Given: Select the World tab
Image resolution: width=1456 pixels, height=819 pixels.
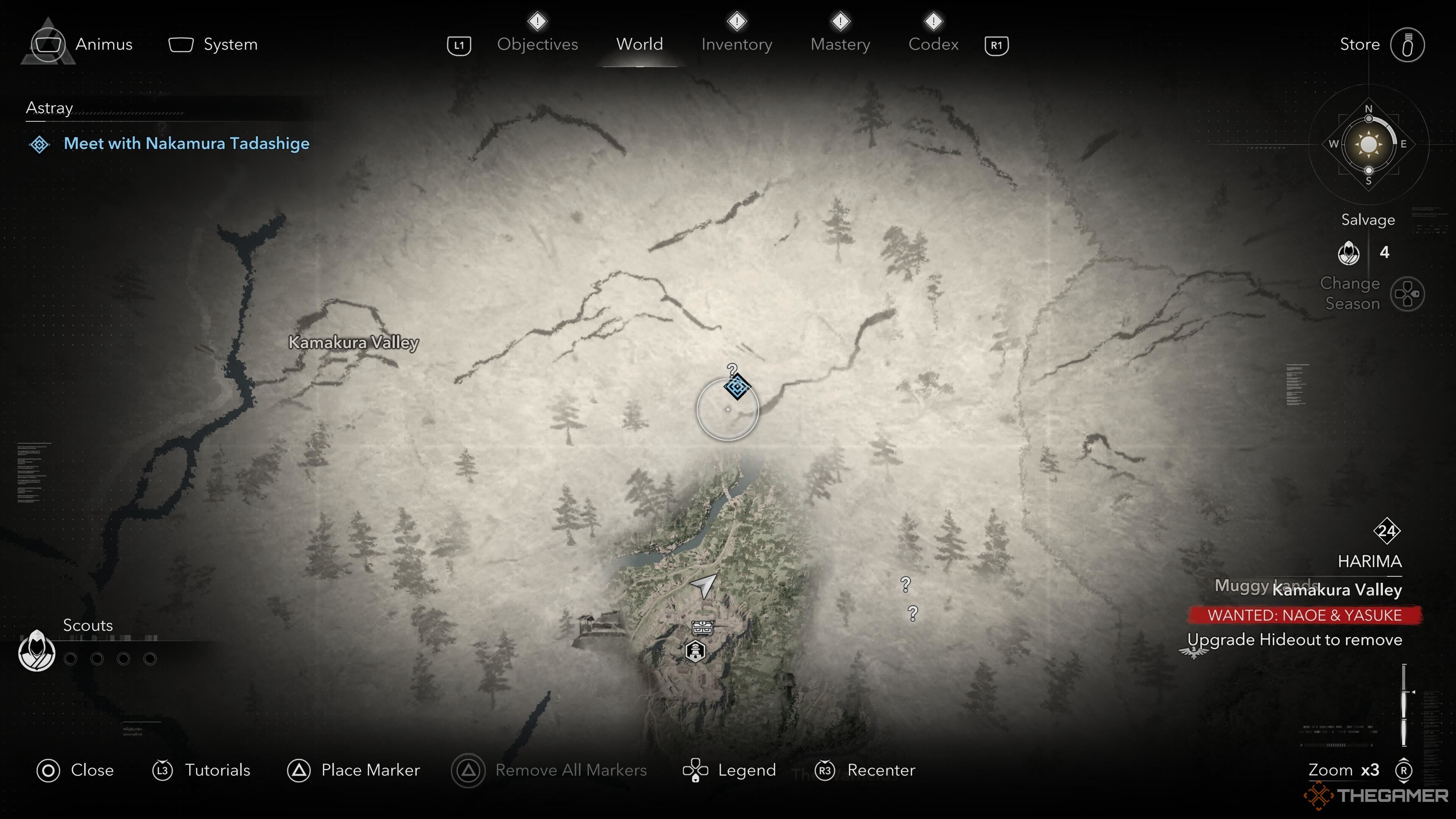Looking at the screenshot, I should pyautogui.click(x=639, y=44).
